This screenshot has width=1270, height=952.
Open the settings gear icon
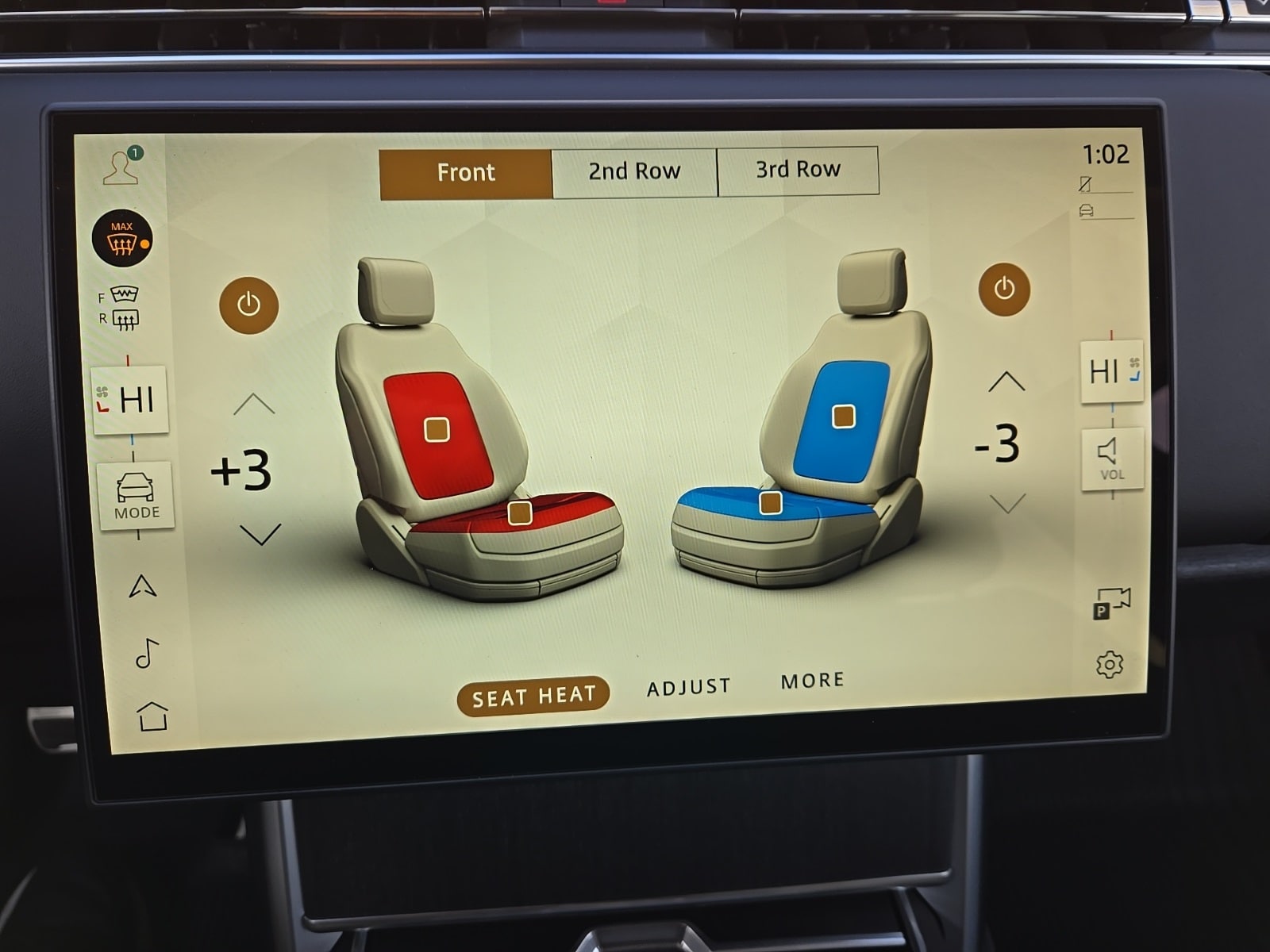[1109, 664]
